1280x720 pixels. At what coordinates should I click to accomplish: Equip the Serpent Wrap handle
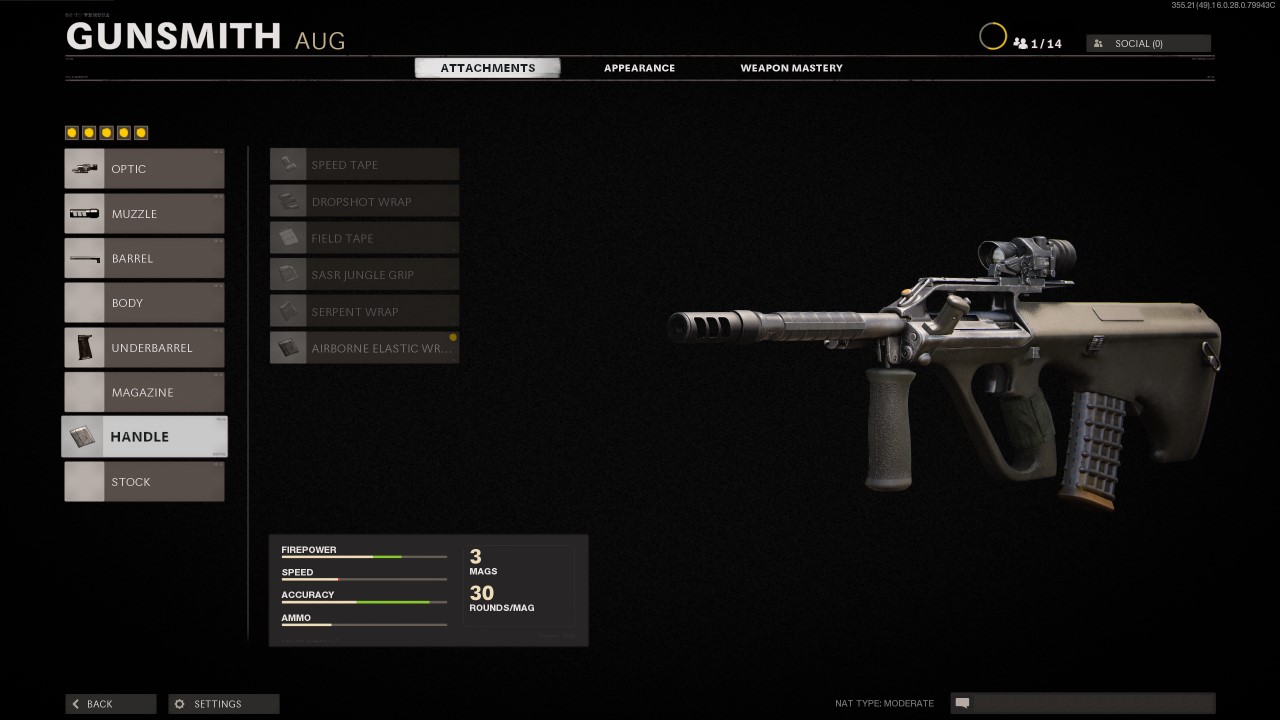tap(364, 312)
